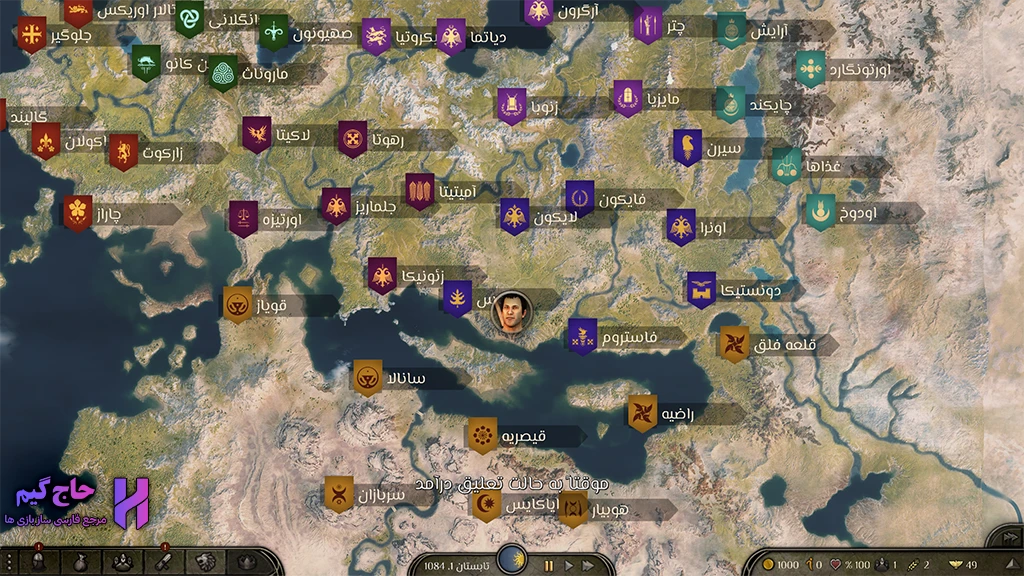Pause the campaign time
This screenshot has width=1024, height=576.
(548, 565)
